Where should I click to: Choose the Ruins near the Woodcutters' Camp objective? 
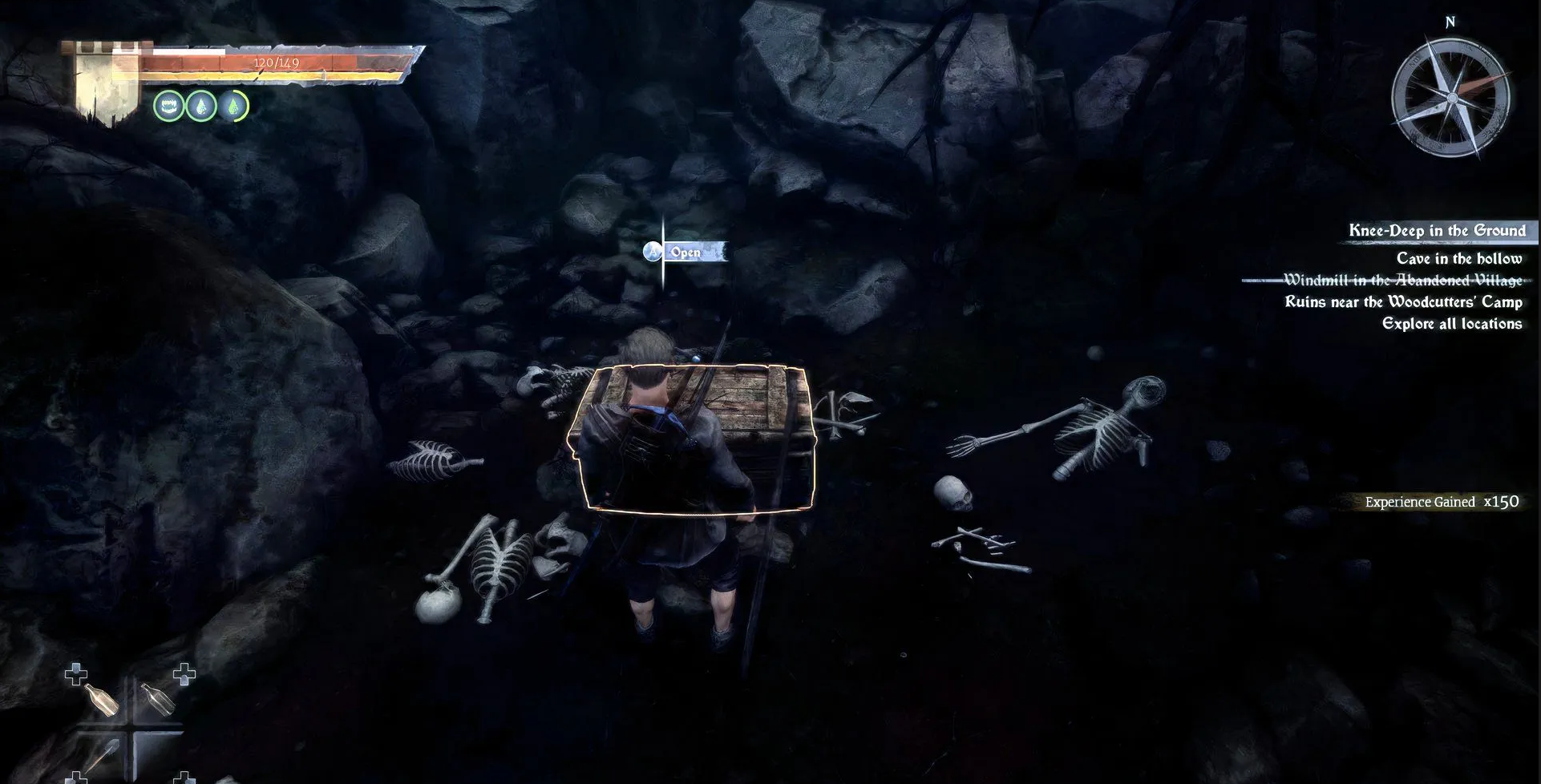click(x=1403, y=302)
